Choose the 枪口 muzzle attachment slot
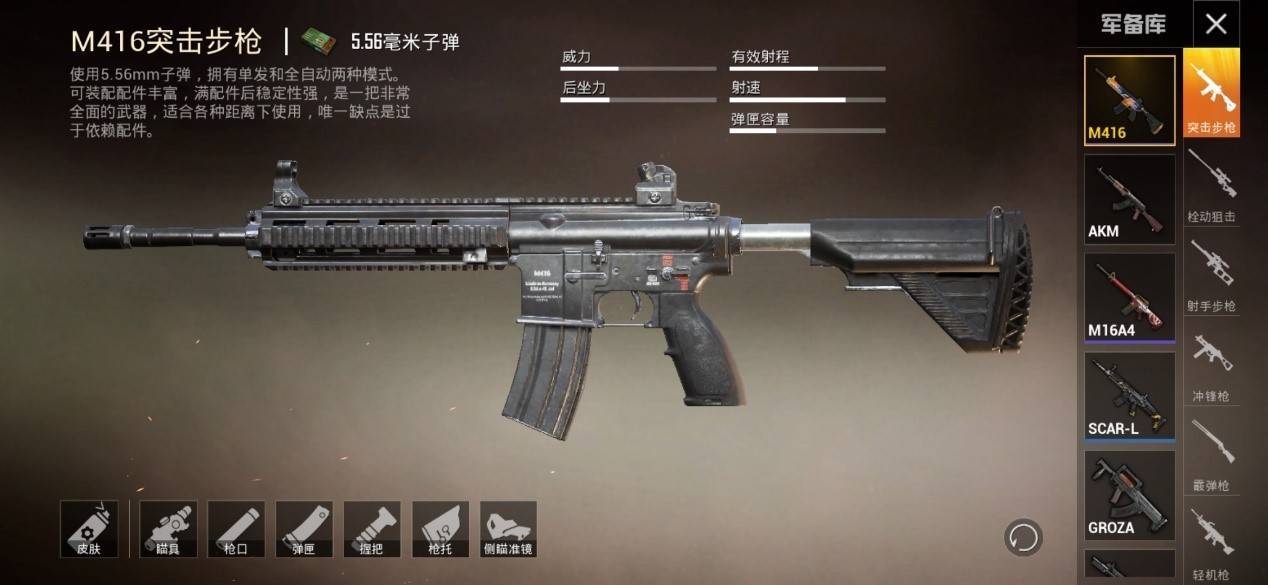 click(x=236, y=529)
